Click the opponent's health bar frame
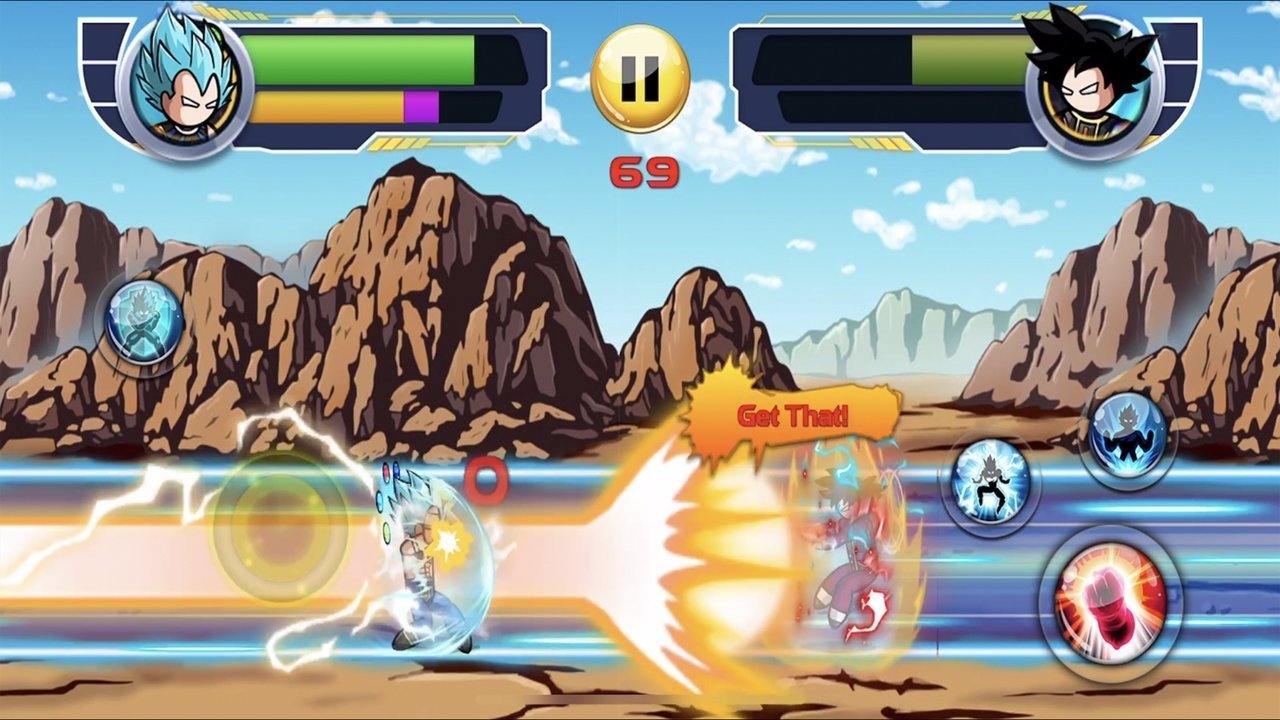 tap(880, 75)
